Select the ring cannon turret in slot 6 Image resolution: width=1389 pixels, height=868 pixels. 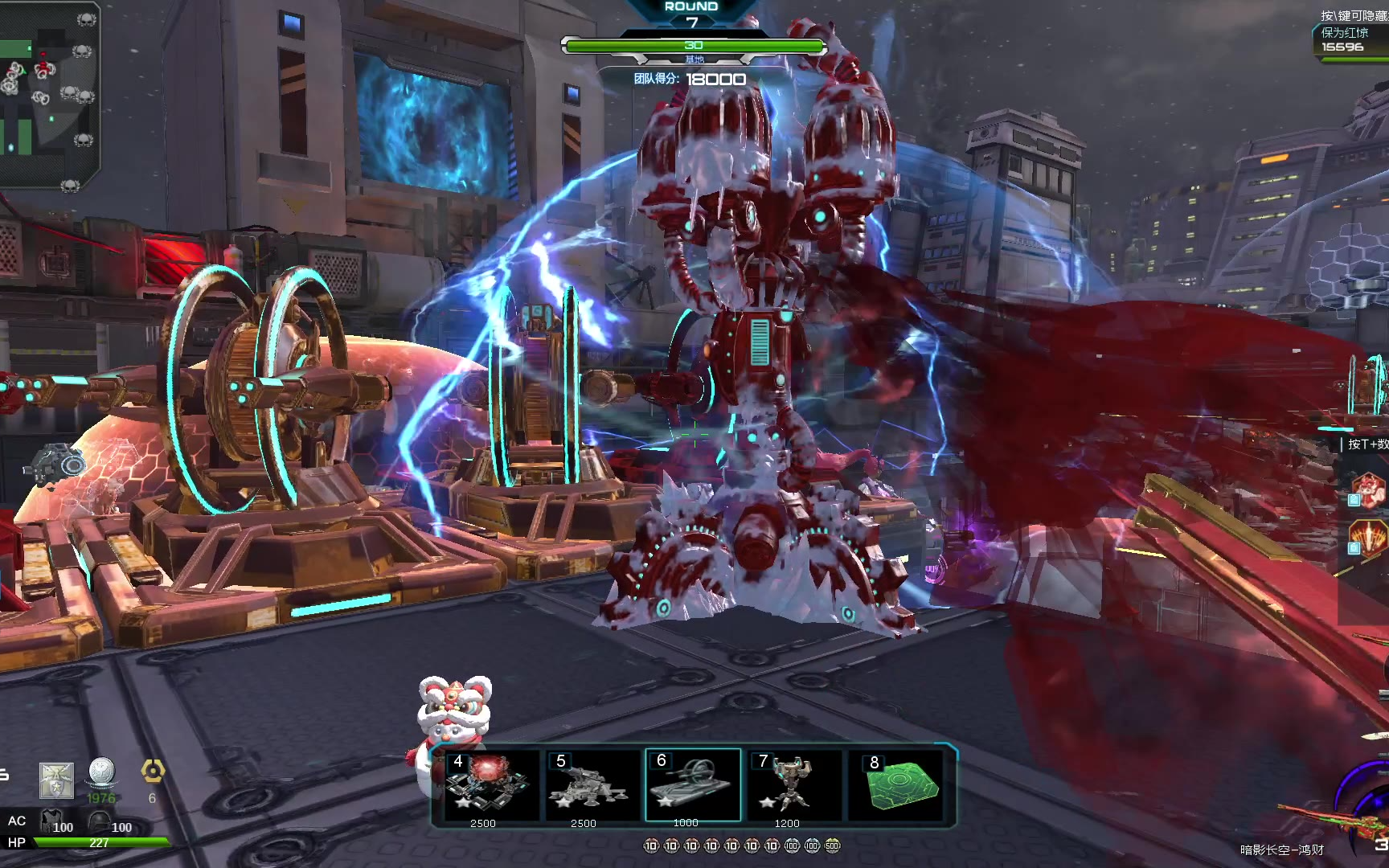tap(692, 784)
